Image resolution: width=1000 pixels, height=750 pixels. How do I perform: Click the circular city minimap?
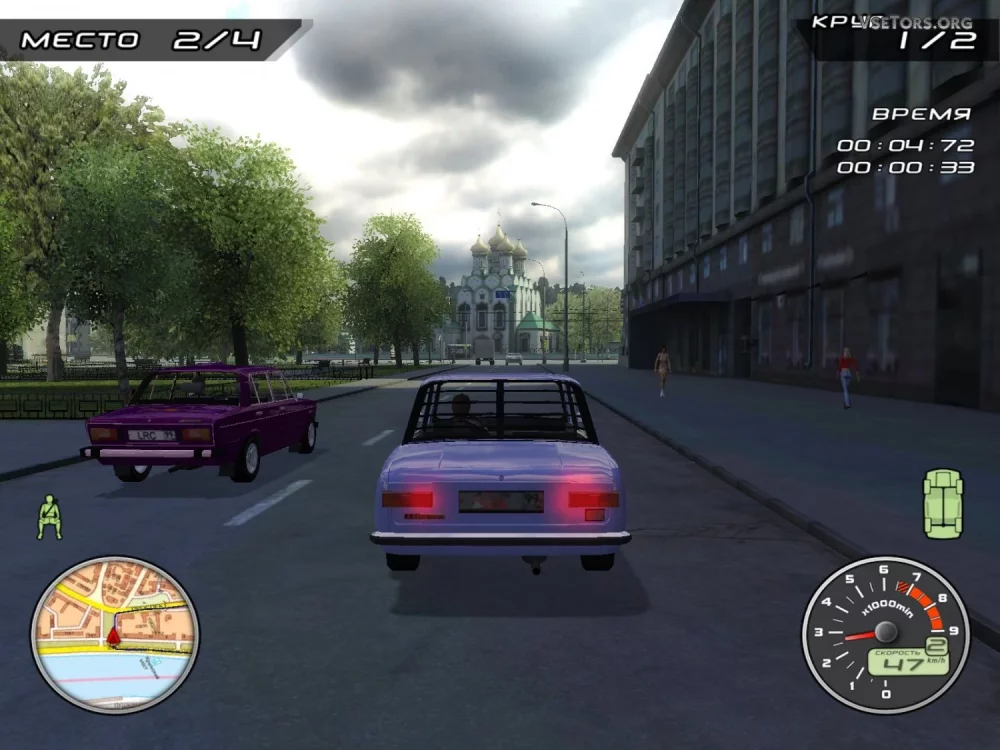pos(114,634)
